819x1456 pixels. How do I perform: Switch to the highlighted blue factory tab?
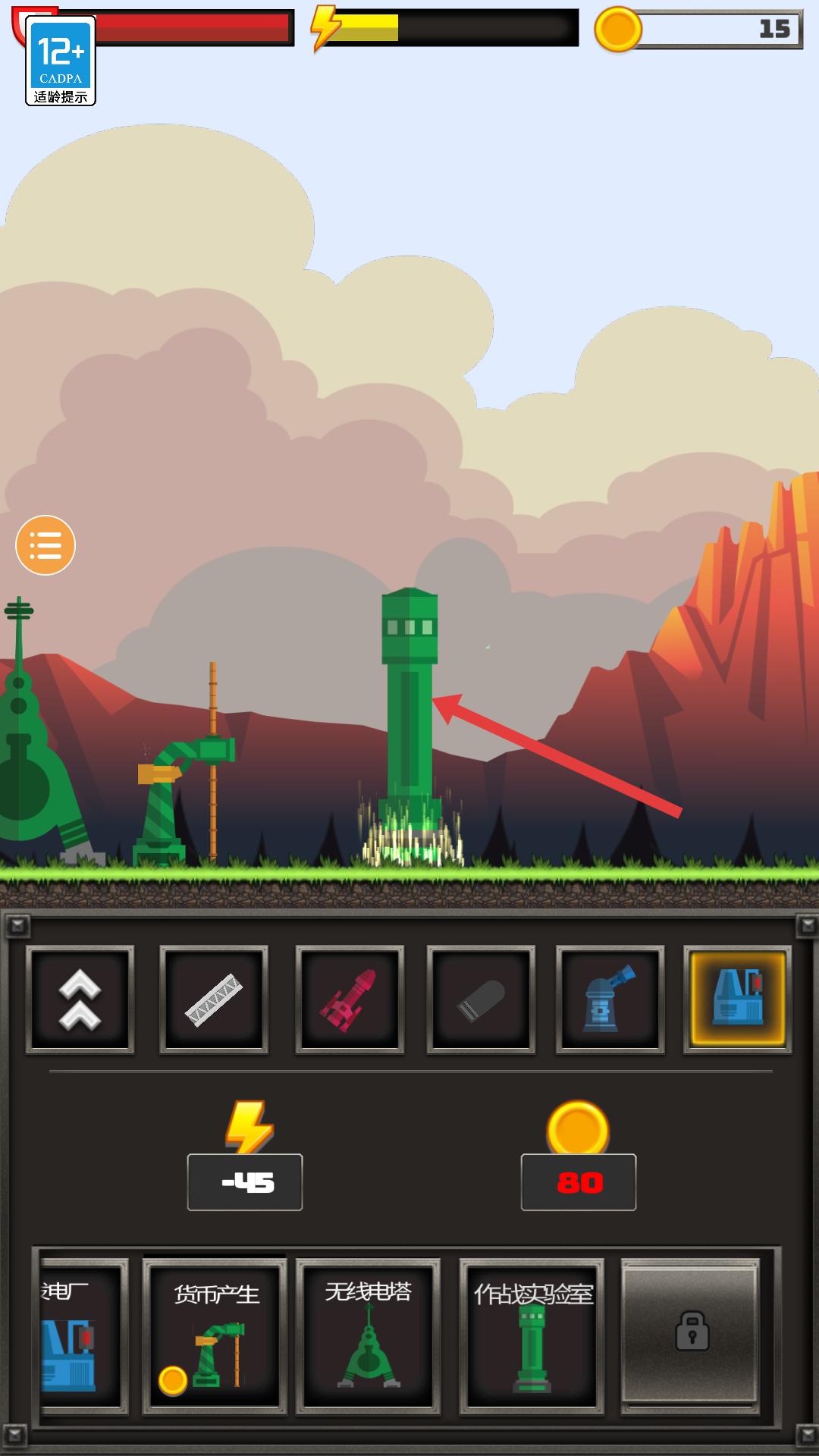point(737,999)
